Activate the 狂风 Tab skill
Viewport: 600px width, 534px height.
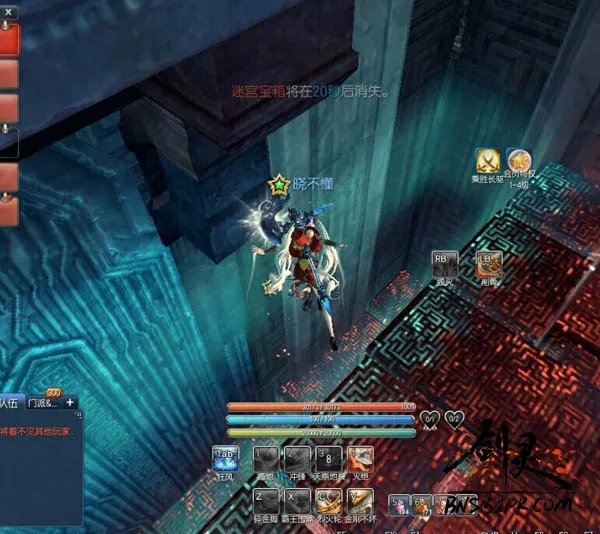tap(226, 458)
